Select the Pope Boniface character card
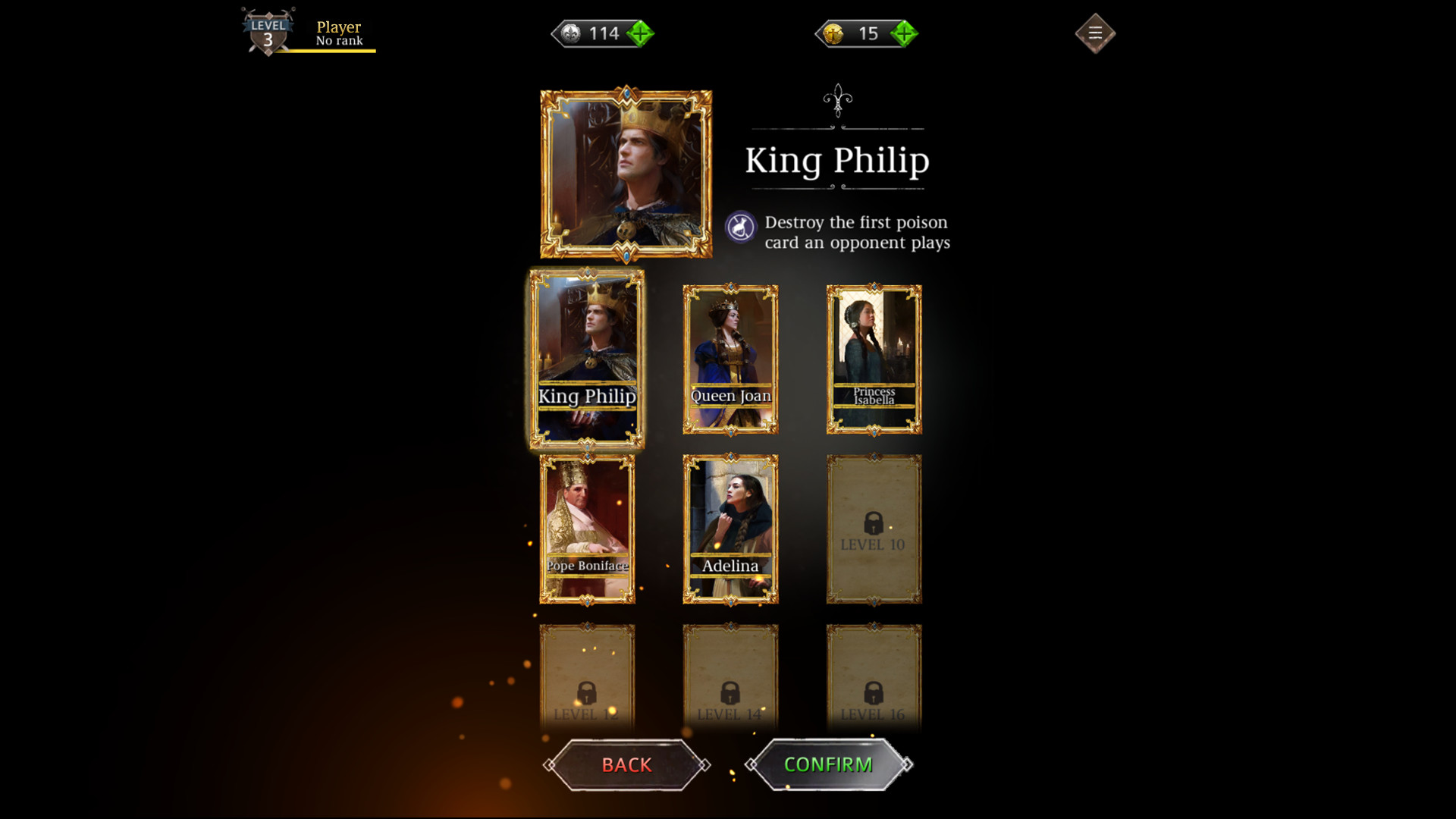The image size is (1456, 819). [x=588, y=529]
